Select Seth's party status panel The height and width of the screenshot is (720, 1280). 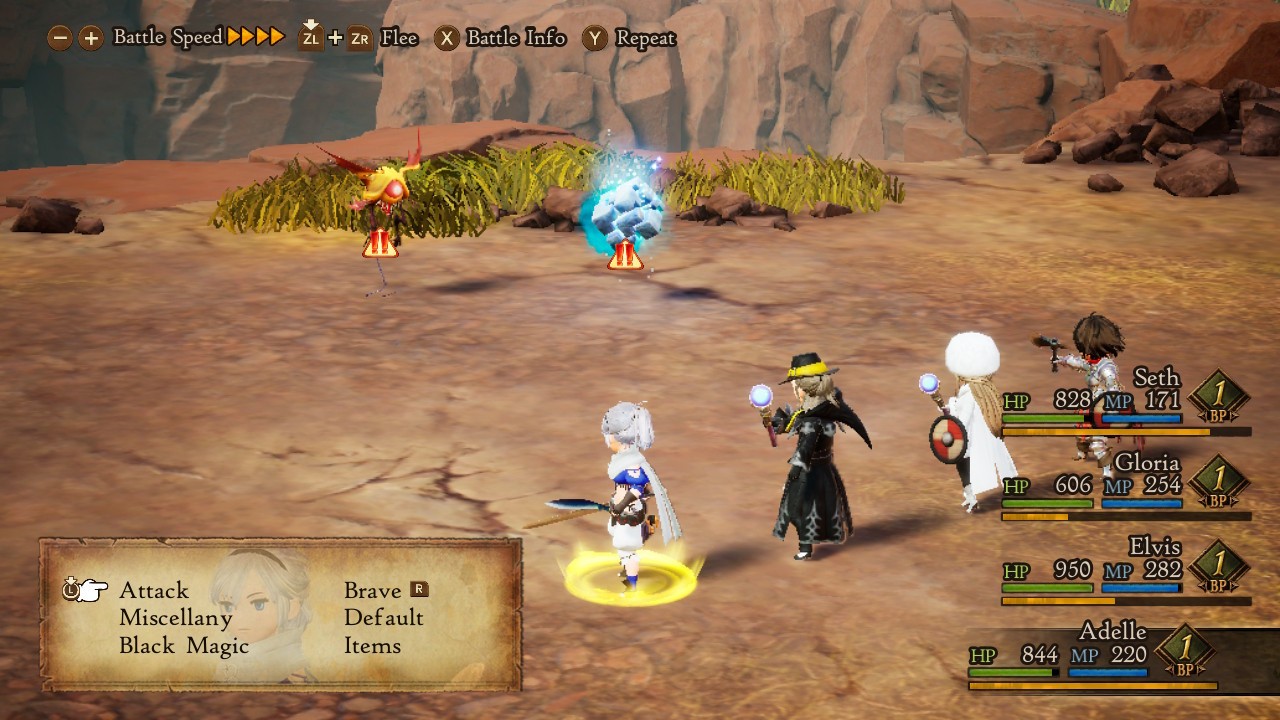[x=1125, y=401]
